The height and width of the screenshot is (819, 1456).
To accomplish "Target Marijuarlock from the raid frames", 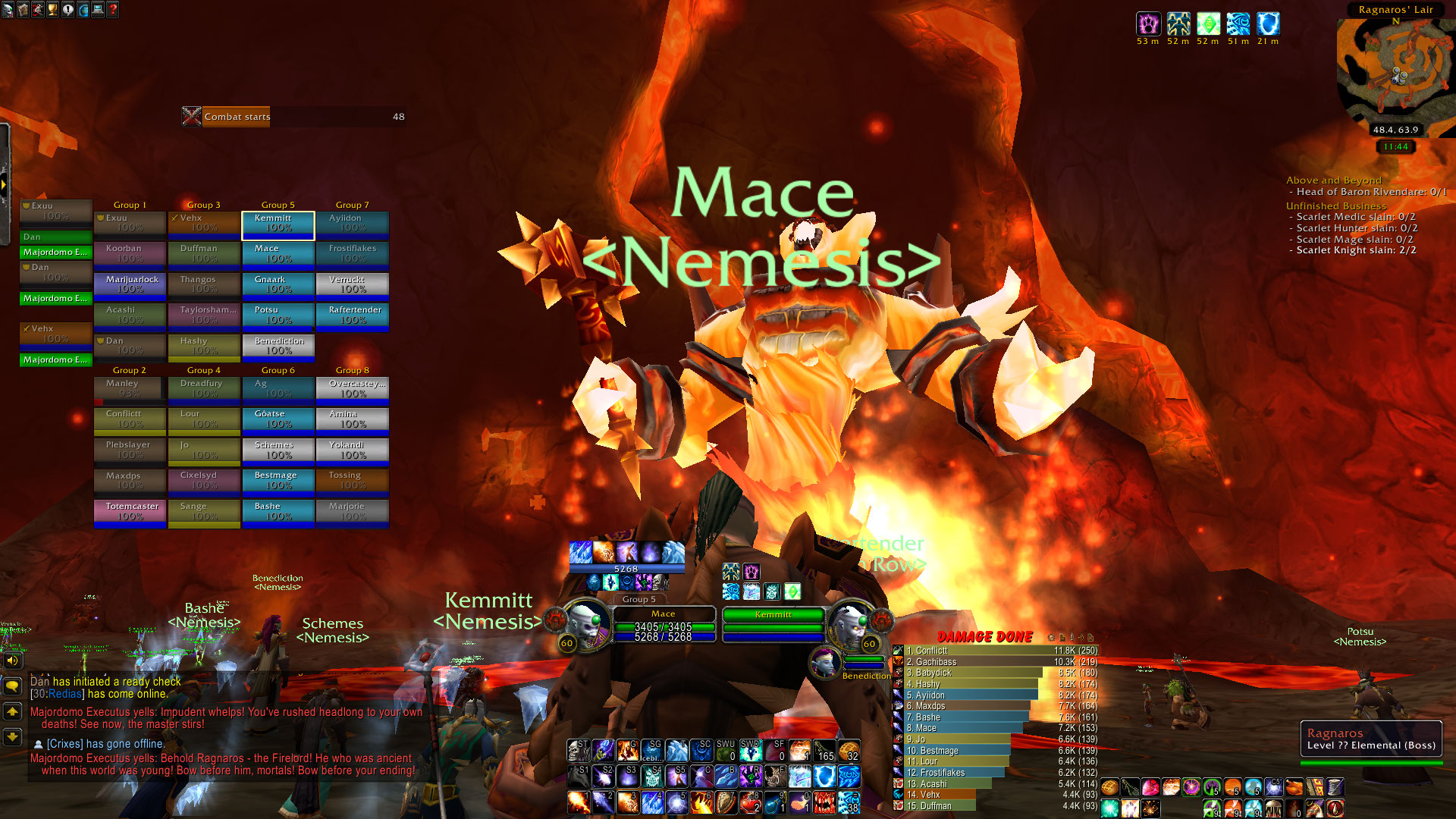I will (130, 285).
